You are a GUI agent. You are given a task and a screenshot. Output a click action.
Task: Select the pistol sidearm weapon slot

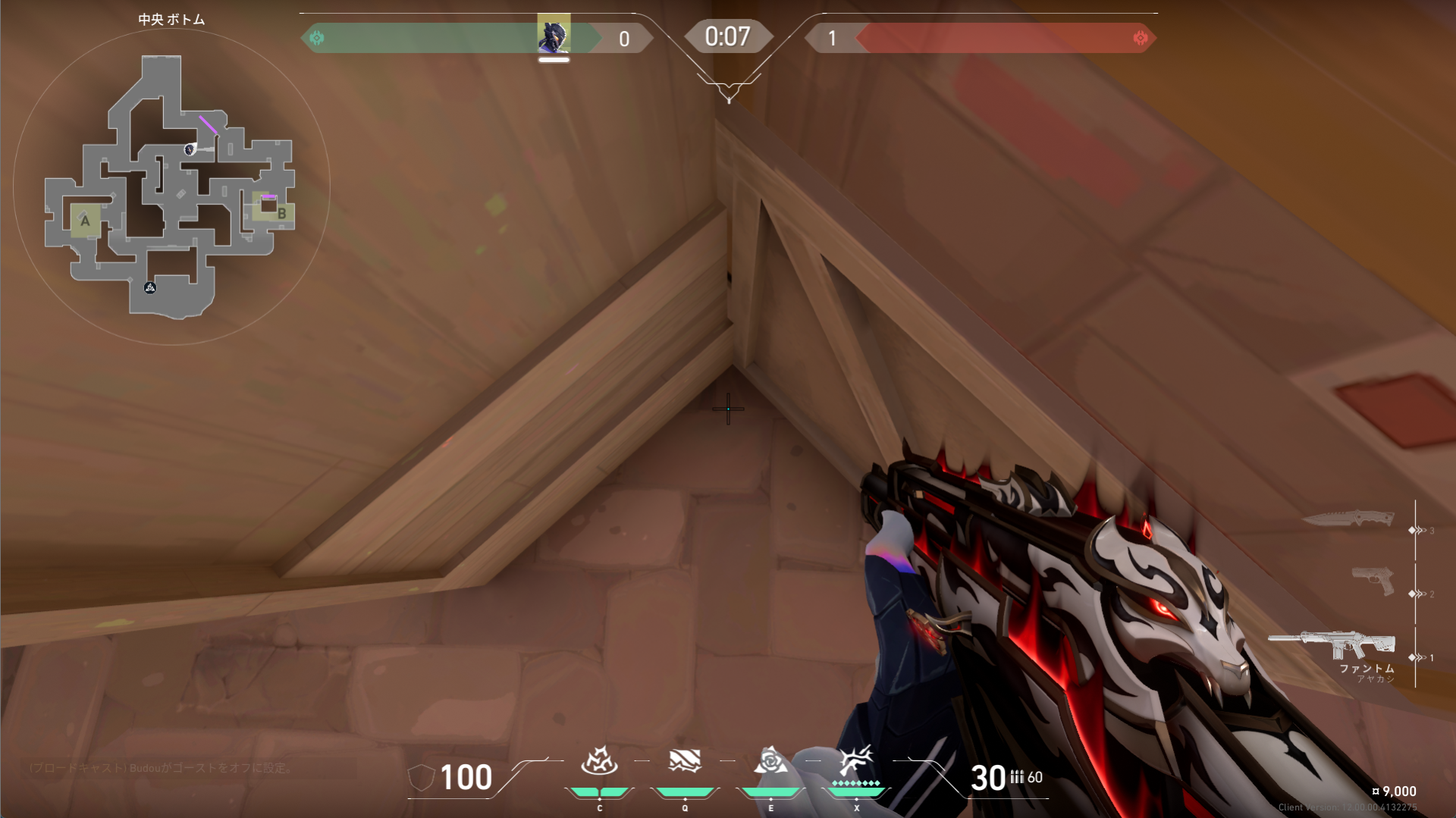coord(1373,581)
